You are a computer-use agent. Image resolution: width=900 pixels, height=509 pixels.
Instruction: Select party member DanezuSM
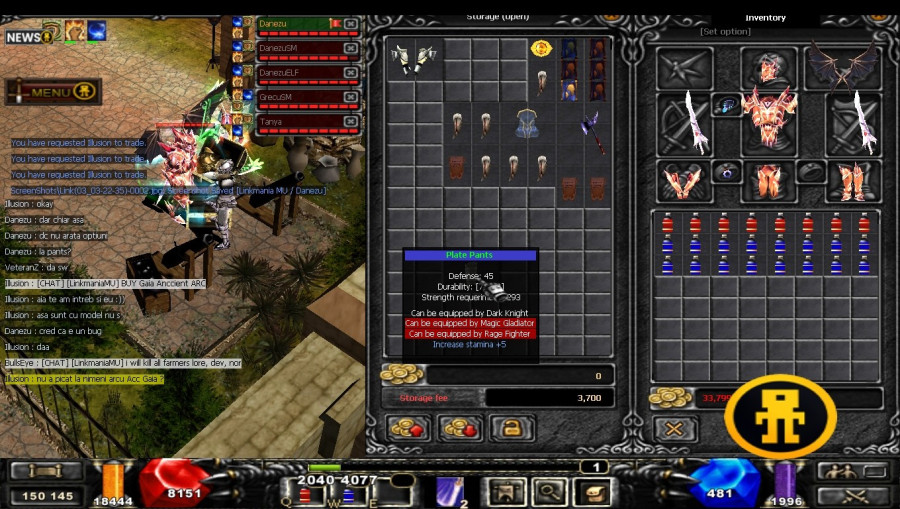[292, 48]
